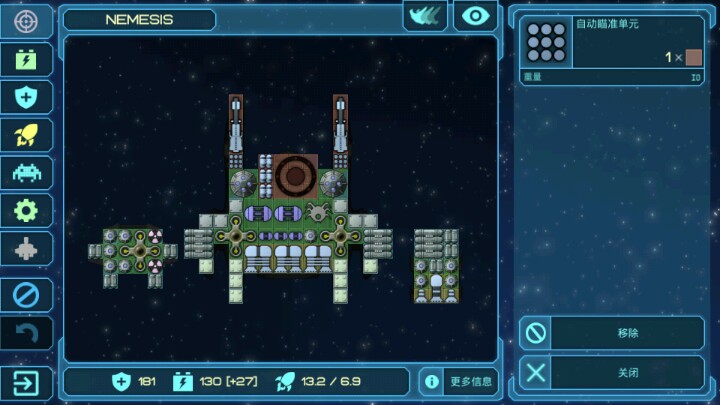Choose the rocket engine category
The width and height of the screenshot is (720, 405).
click(26, 135)
